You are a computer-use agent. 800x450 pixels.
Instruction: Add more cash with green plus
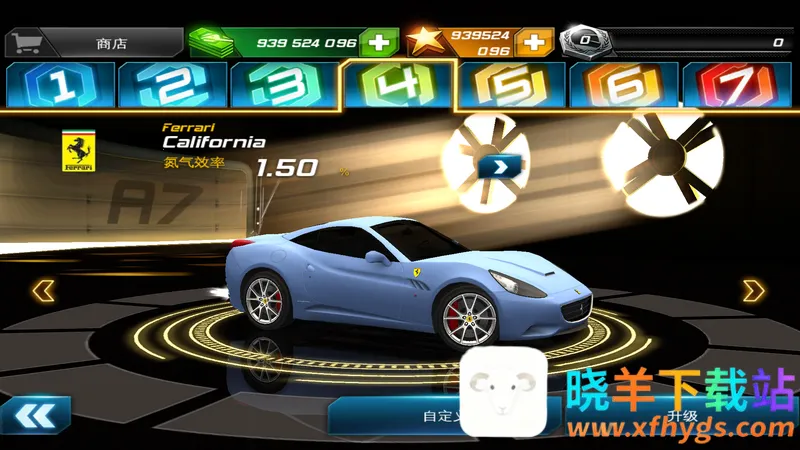(378, 42)
